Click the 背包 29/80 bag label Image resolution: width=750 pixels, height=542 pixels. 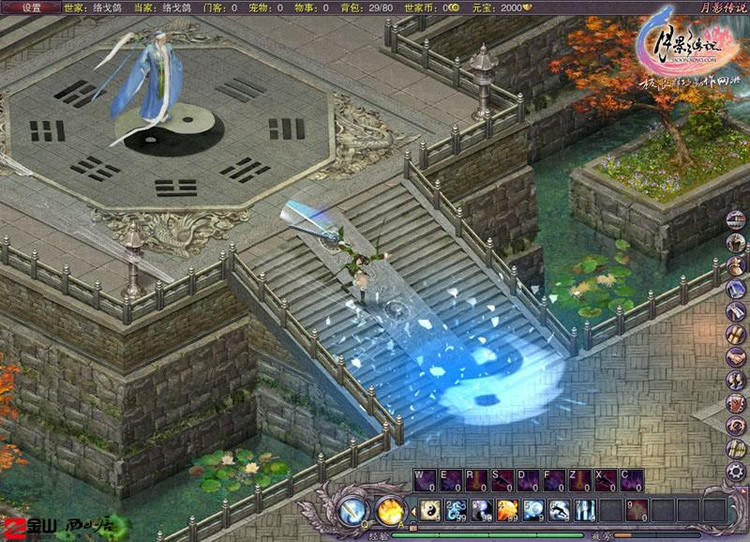[x=368, y=7]
